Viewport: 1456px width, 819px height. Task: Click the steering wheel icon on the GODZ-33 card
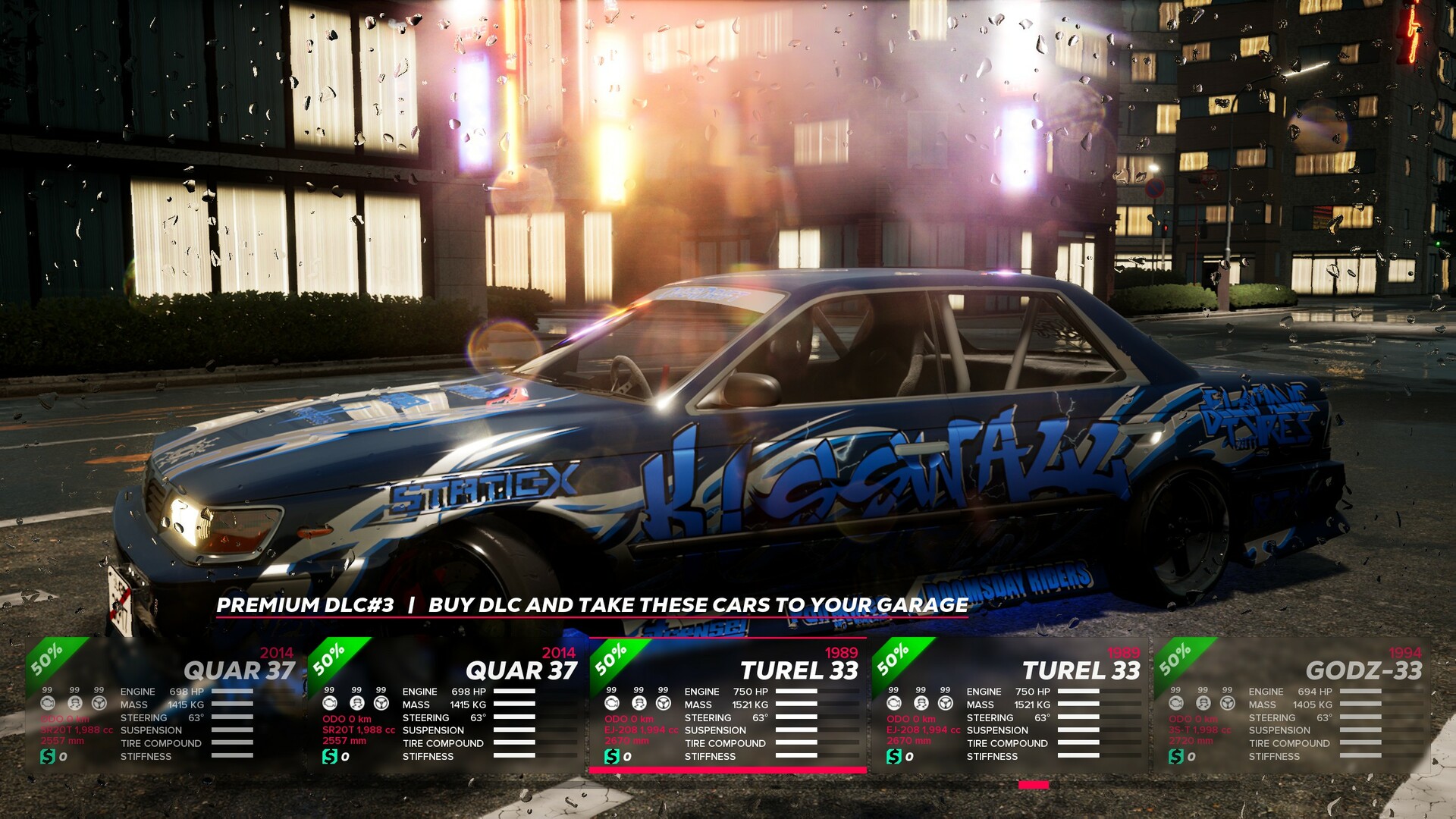1228,701
